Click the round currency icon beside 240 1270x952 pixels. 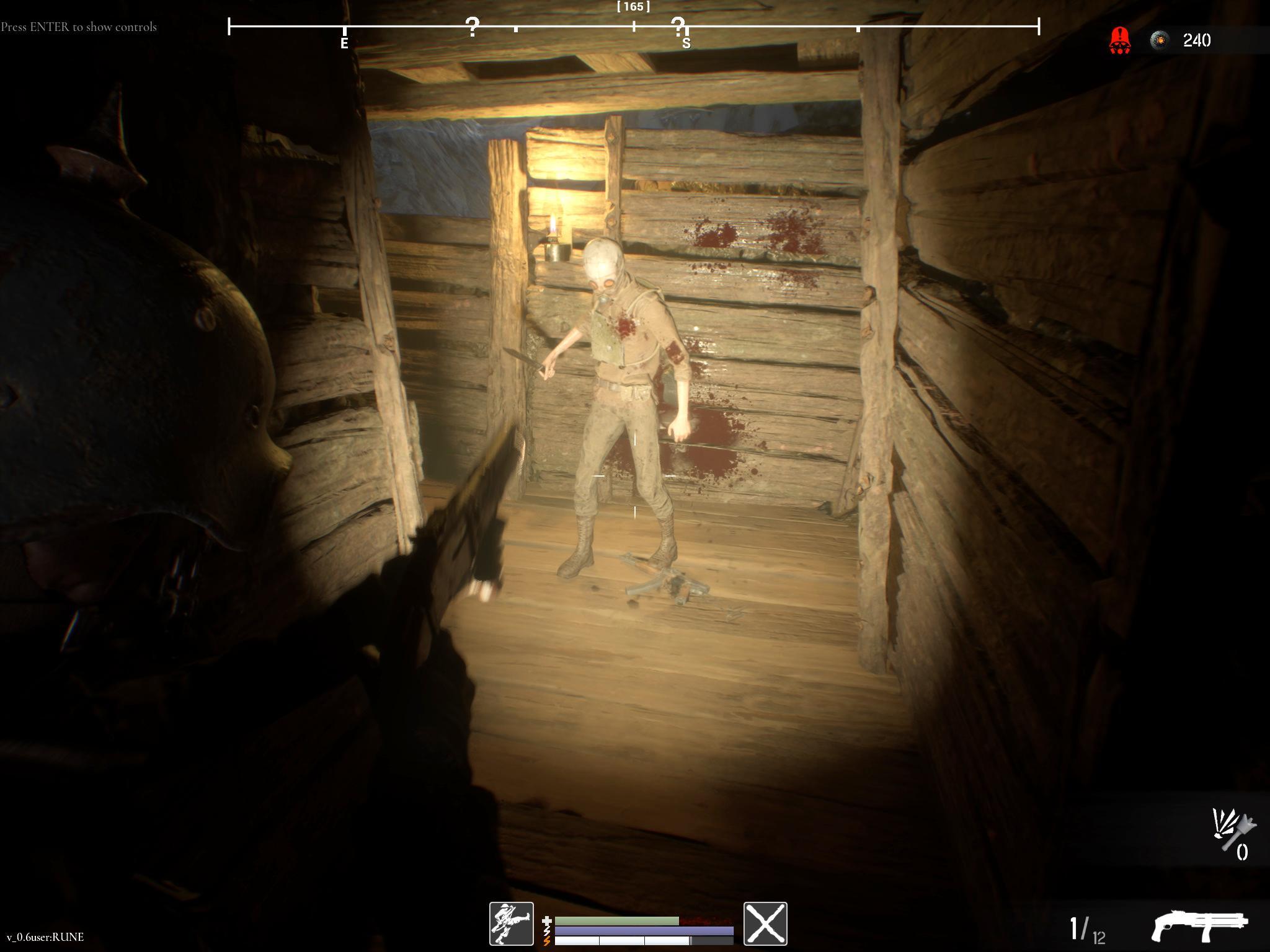pos(1159,41)
